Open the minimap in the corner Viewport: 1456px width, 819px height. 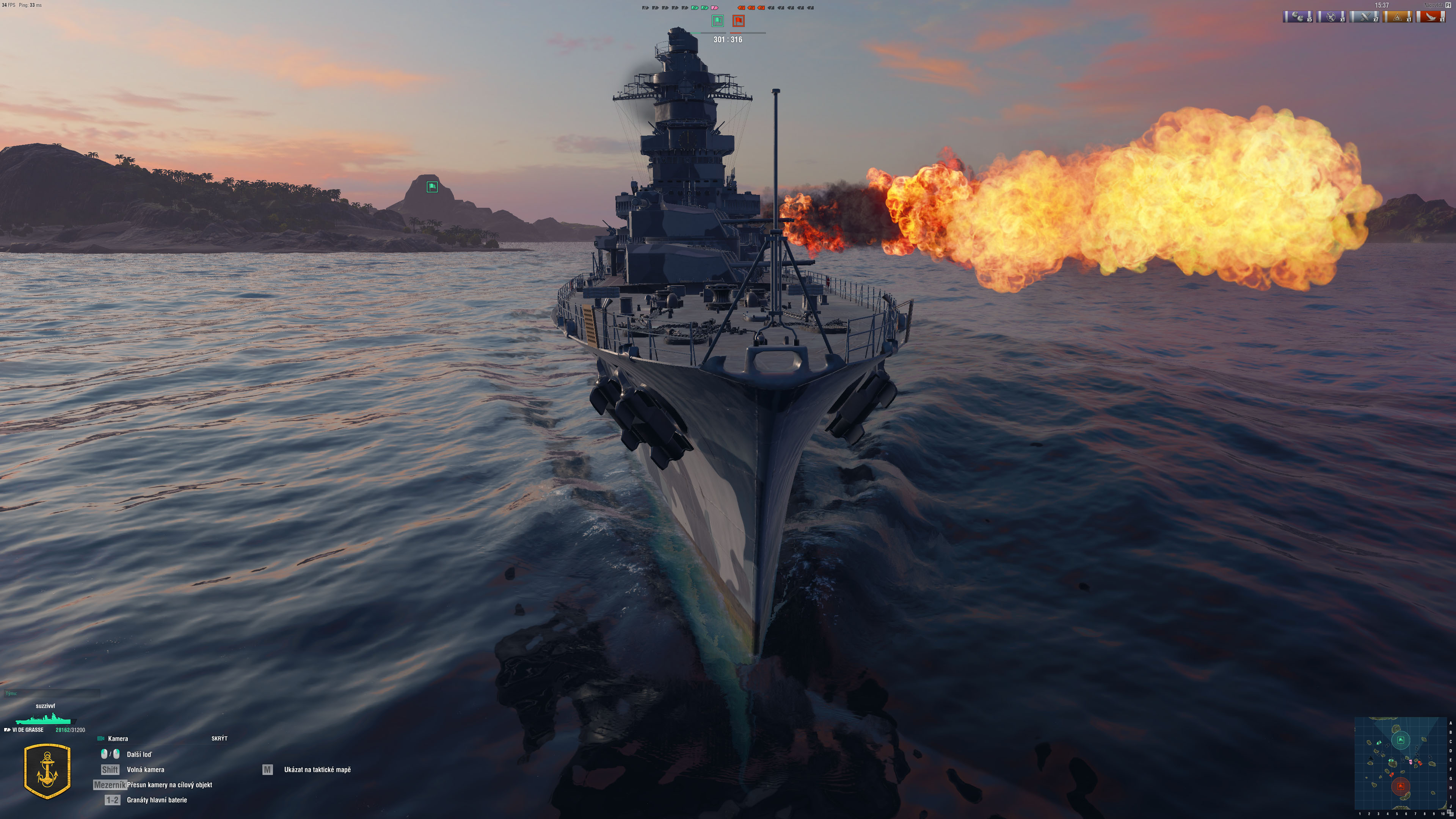[x=1401, y=763]
